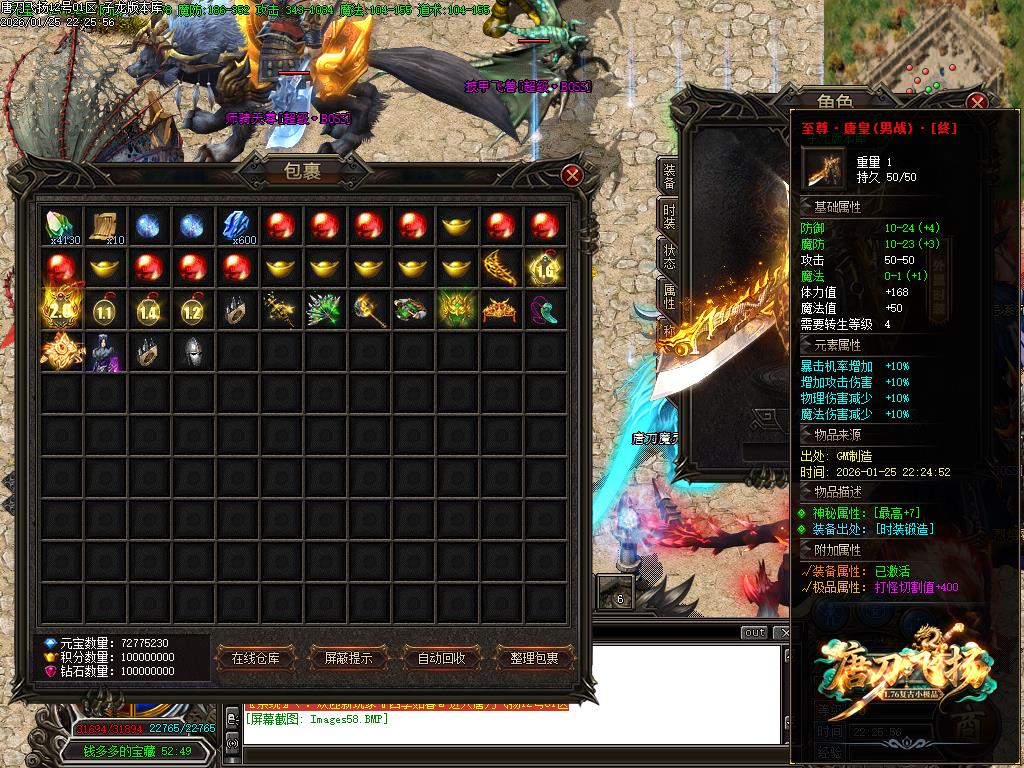The width and height of the screenshot is (1024, 768).
Task: Pick the purple-robed costume item
Action: (105, 353)
